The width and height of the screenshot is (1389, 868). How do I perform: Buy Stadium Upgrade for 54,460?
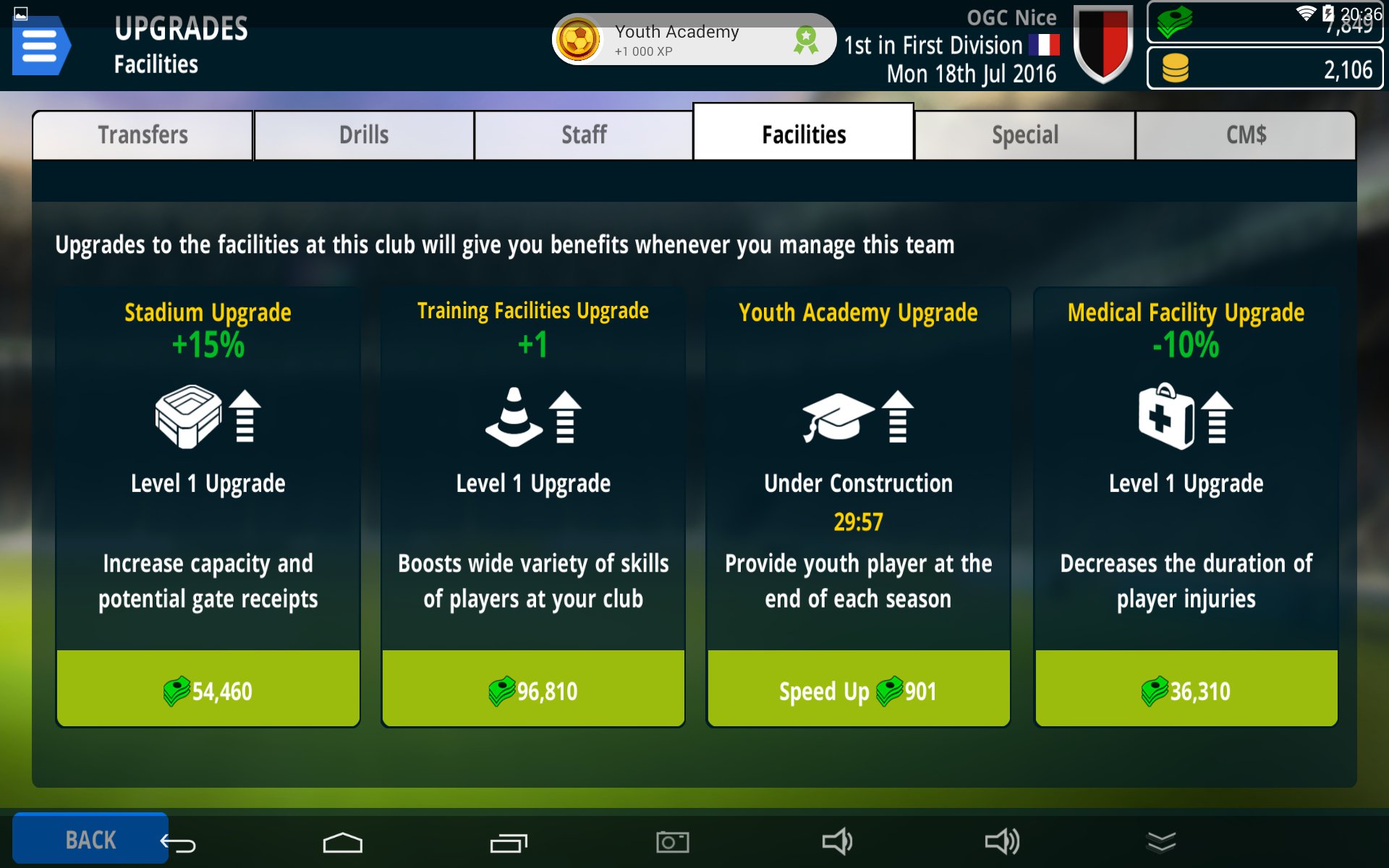click(x=208, y=689)
